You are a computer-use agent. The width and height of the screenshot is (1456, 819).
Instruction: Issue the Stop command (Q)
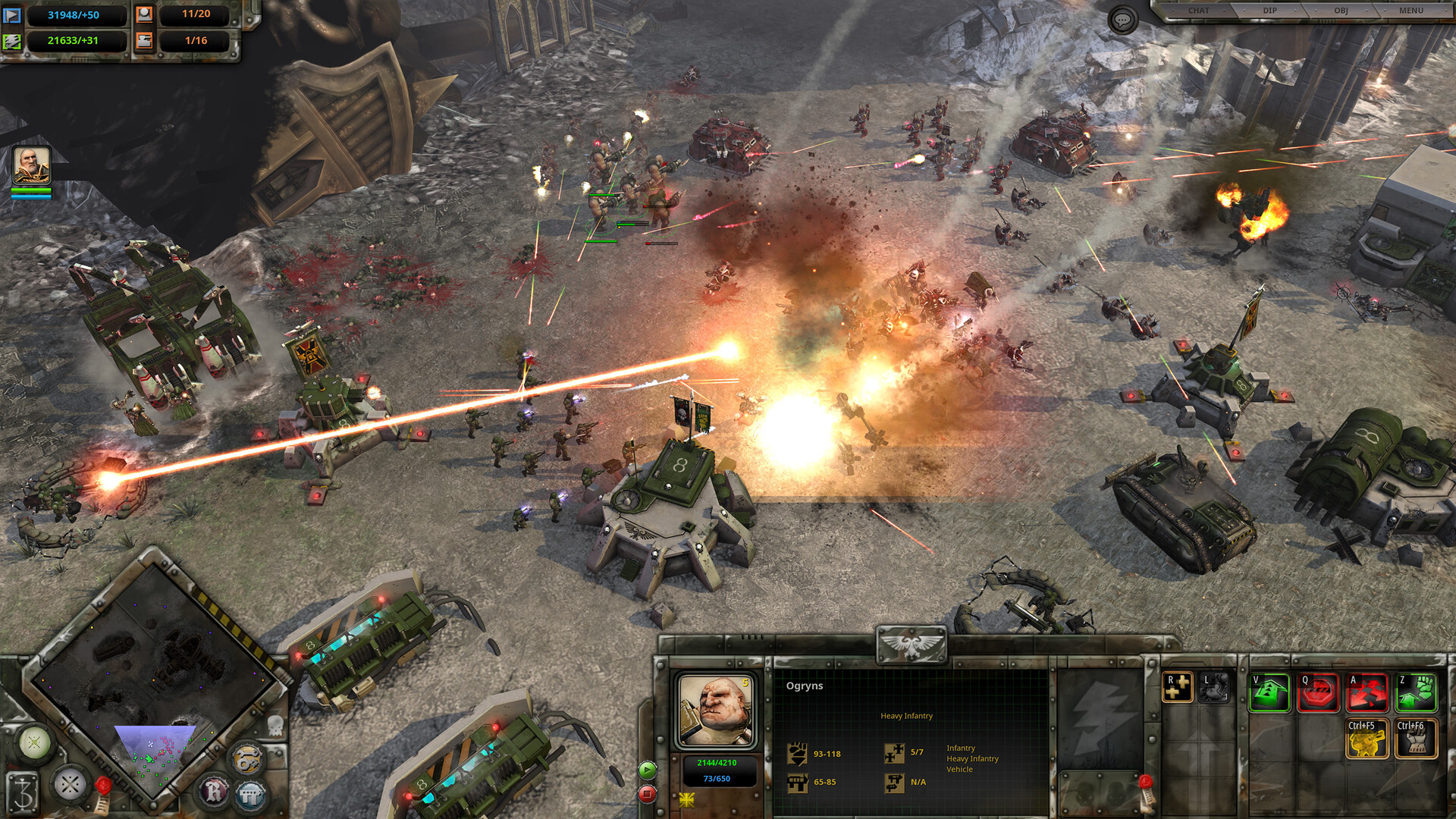point(1319,692)
